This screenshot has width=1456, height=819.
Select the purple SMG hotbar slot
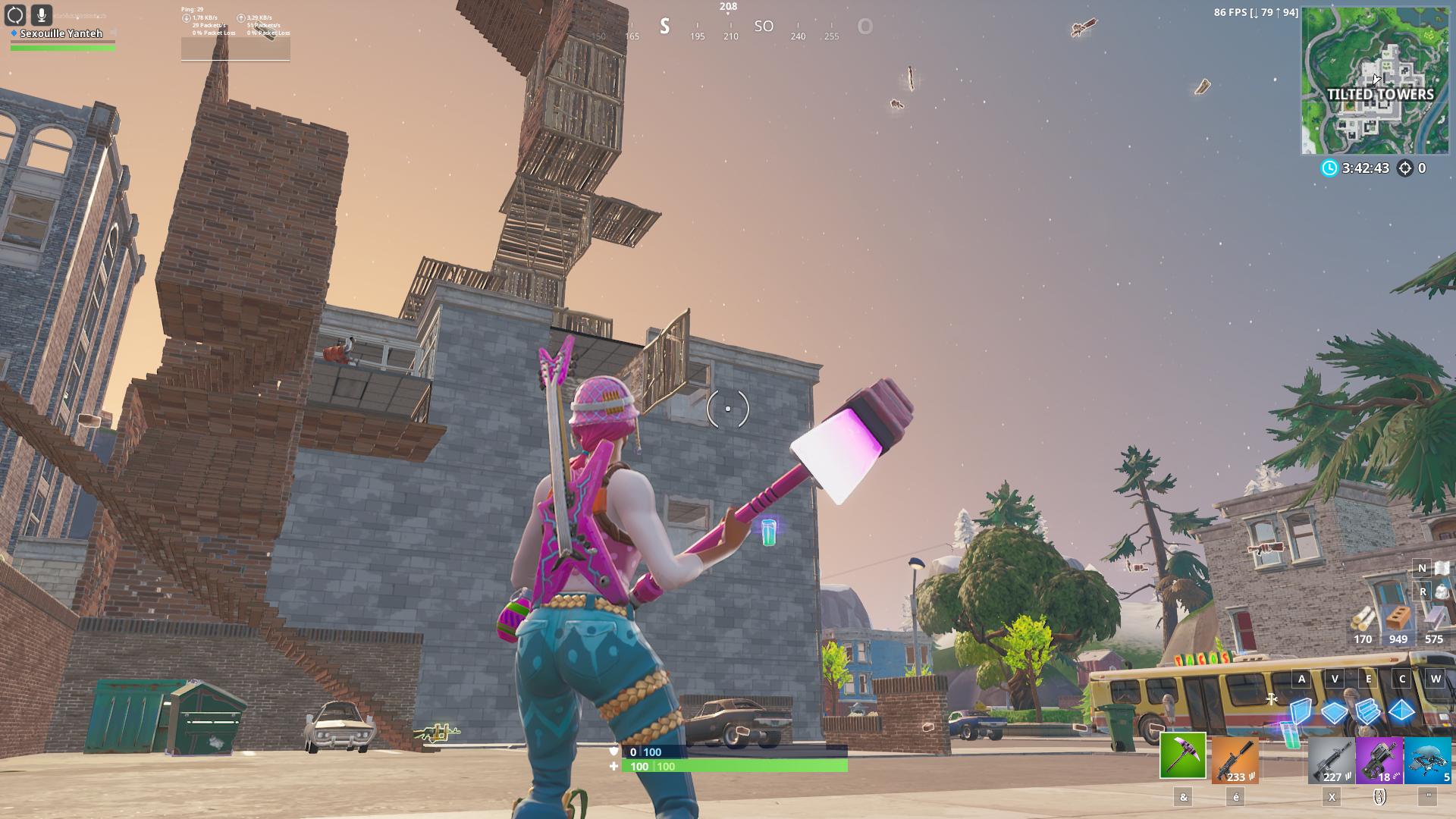tap(1379, 761)
